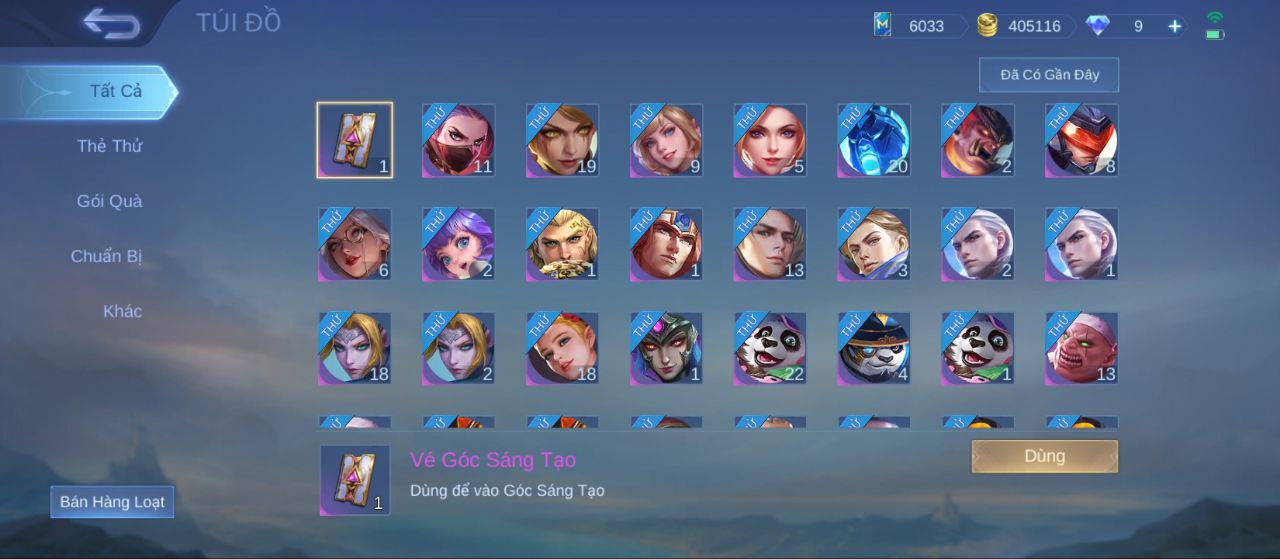Choose the Khác tab
This screenshot has width=1280, height=559.
pyautogui.click(x=122, y=311)
